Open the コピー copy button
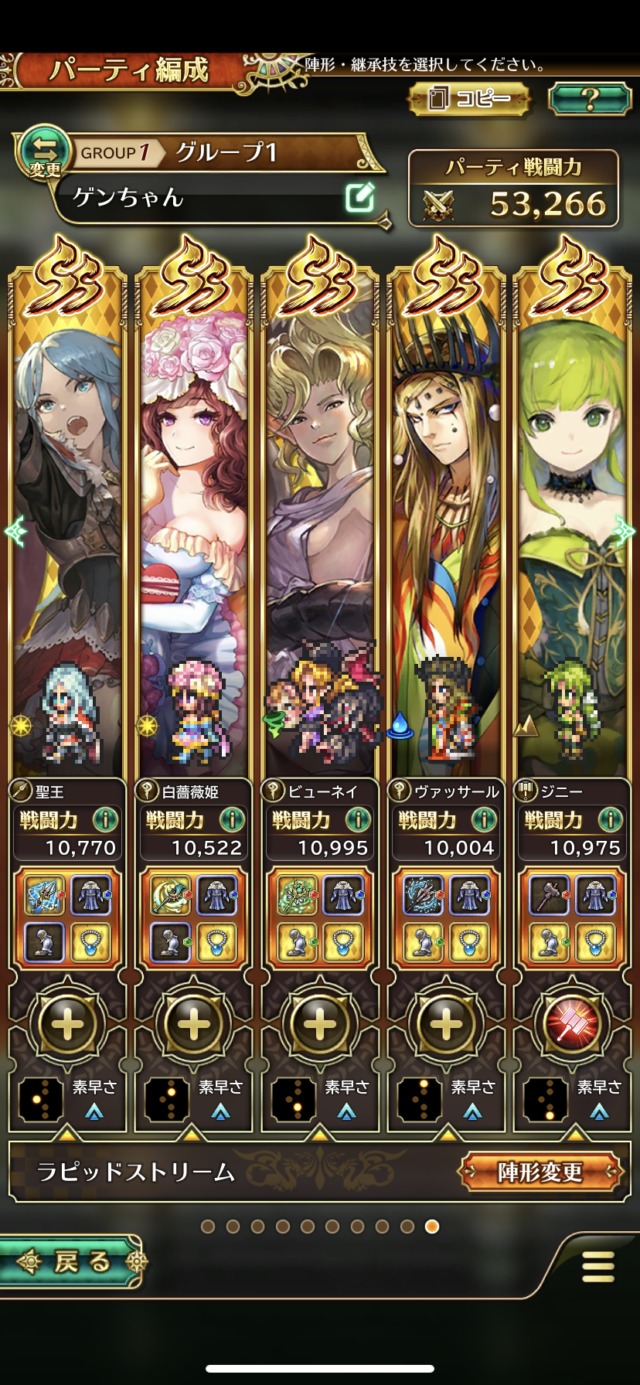 point(468,98)
